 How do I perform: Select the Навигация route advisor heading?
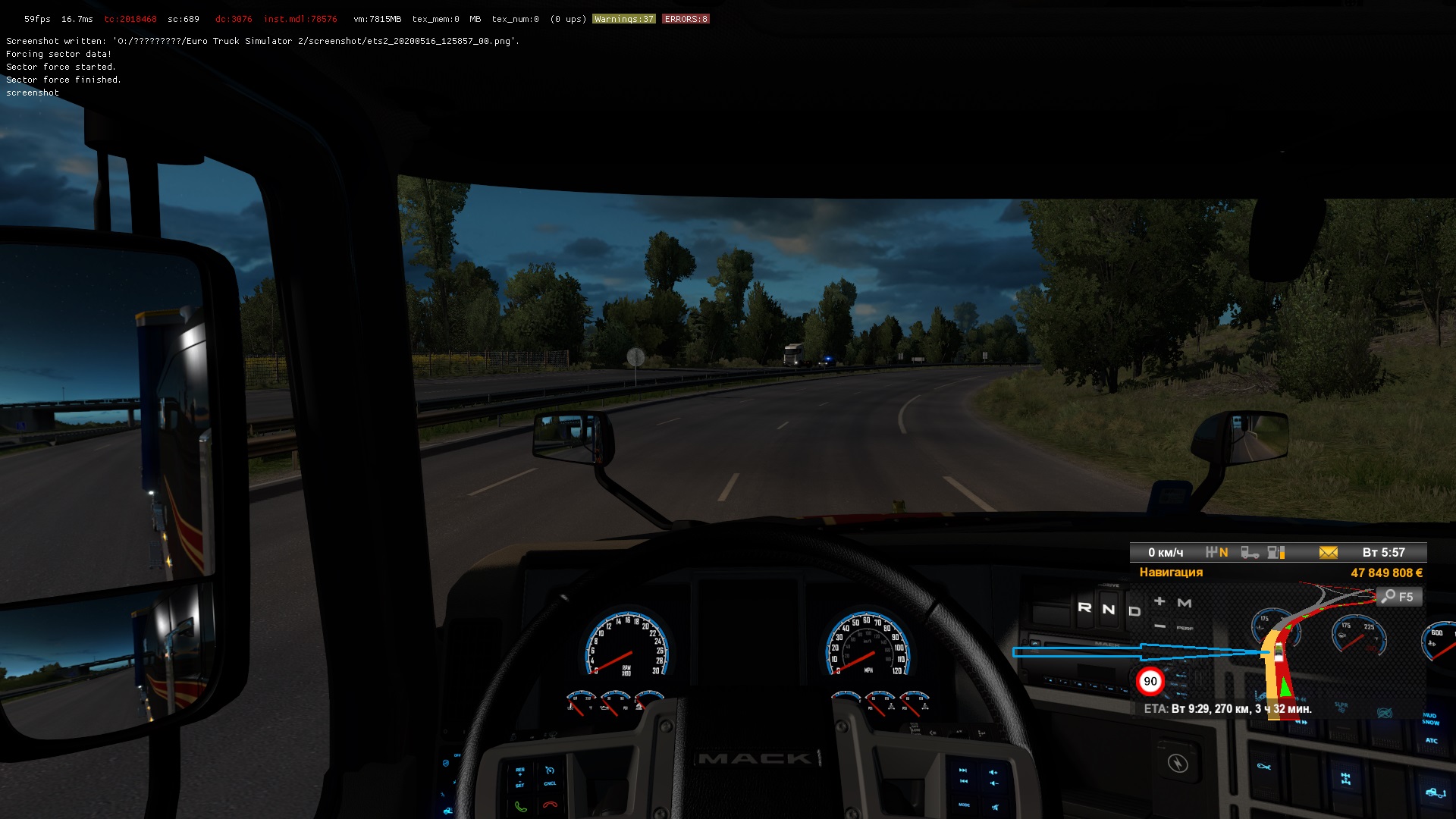pyautogui.click(x=1171, y=573)
